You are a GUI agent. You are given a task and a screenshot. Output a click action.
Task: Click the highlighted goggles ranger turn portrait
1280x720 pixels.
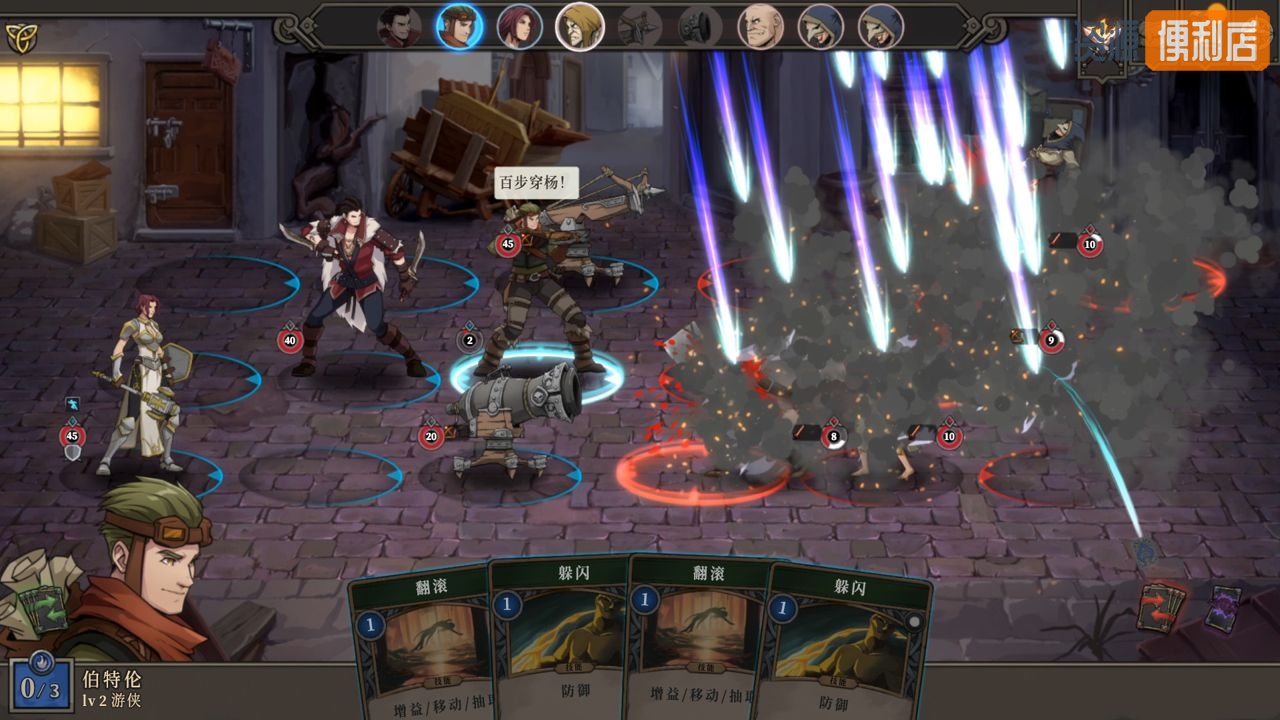click(x=459, y=27)
